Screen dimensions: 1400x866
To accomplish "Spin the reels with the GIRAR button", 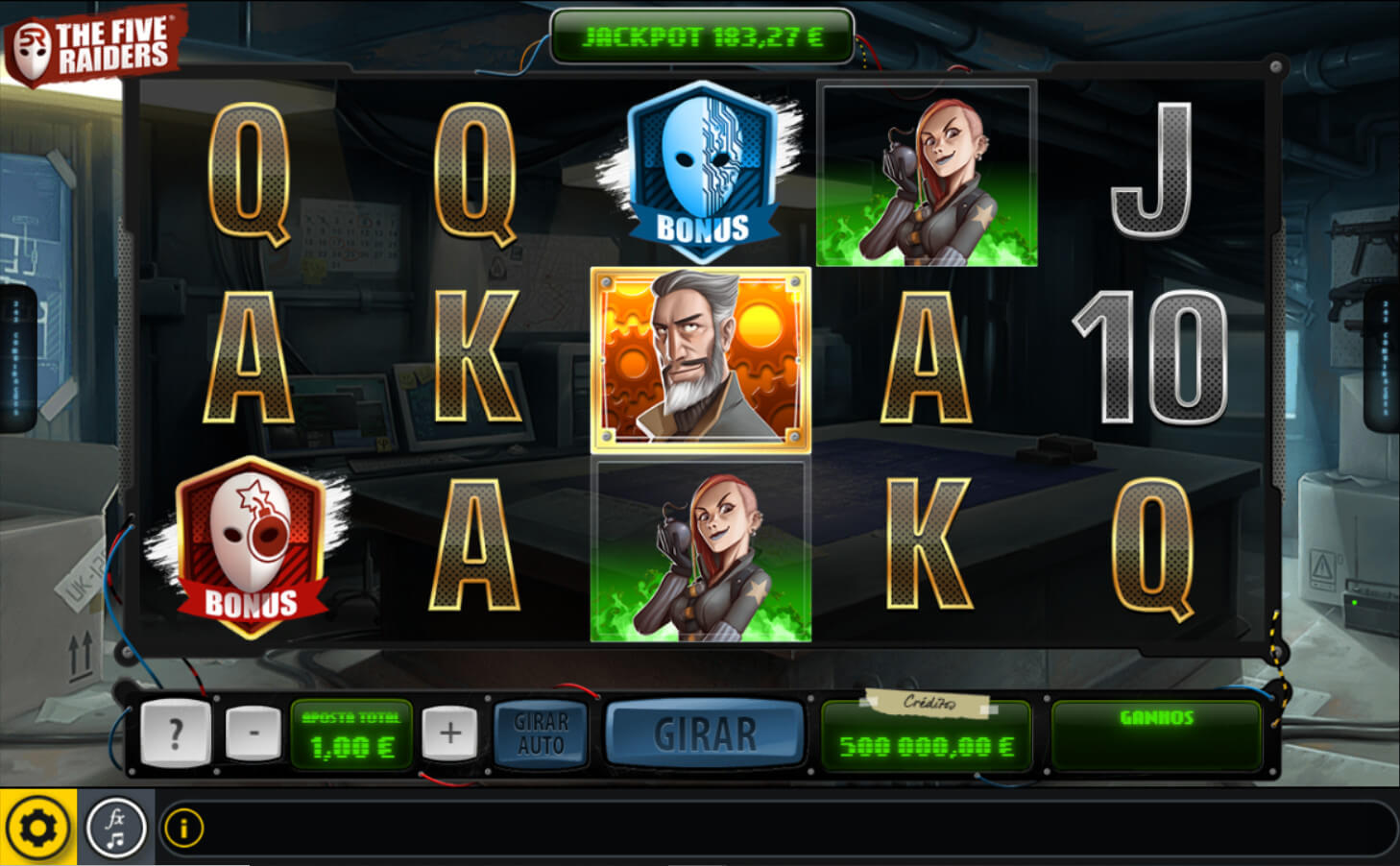I will [705, 734].
